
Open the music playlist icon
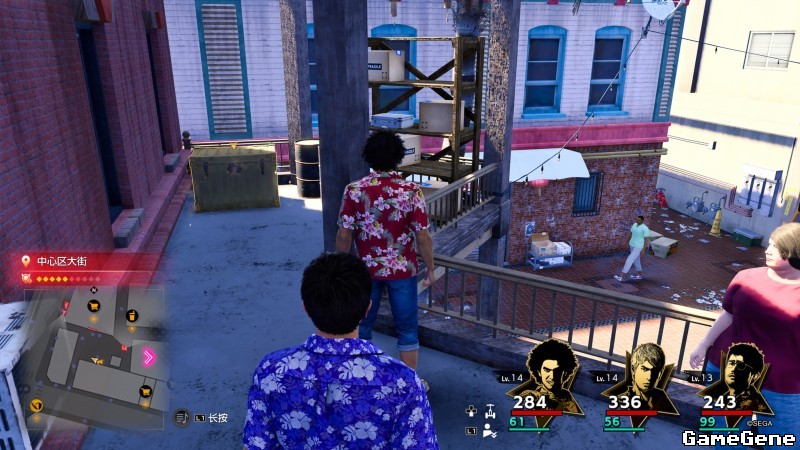click(181, 417)
